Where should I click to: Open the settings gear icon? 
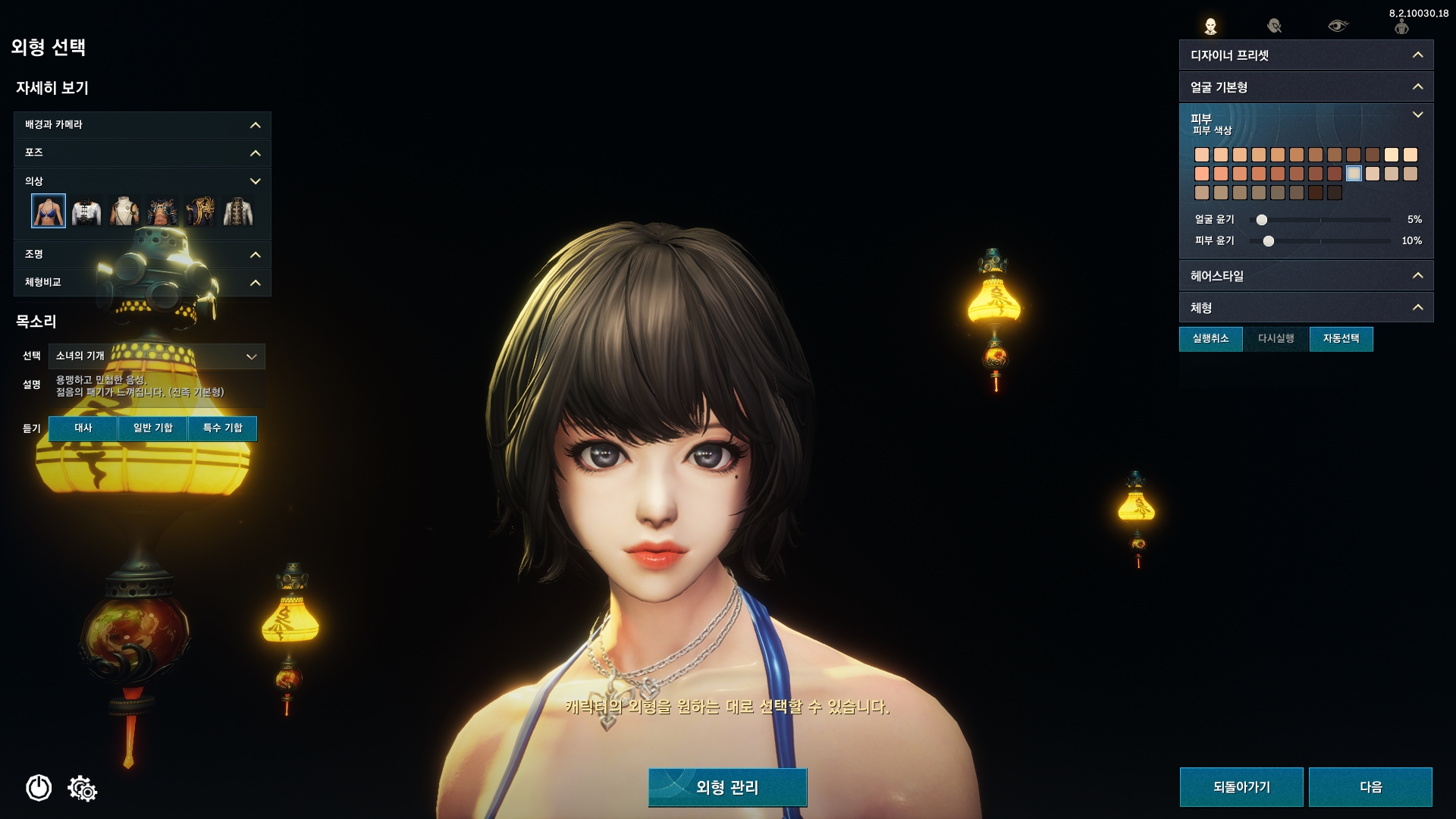pos(82,789)
